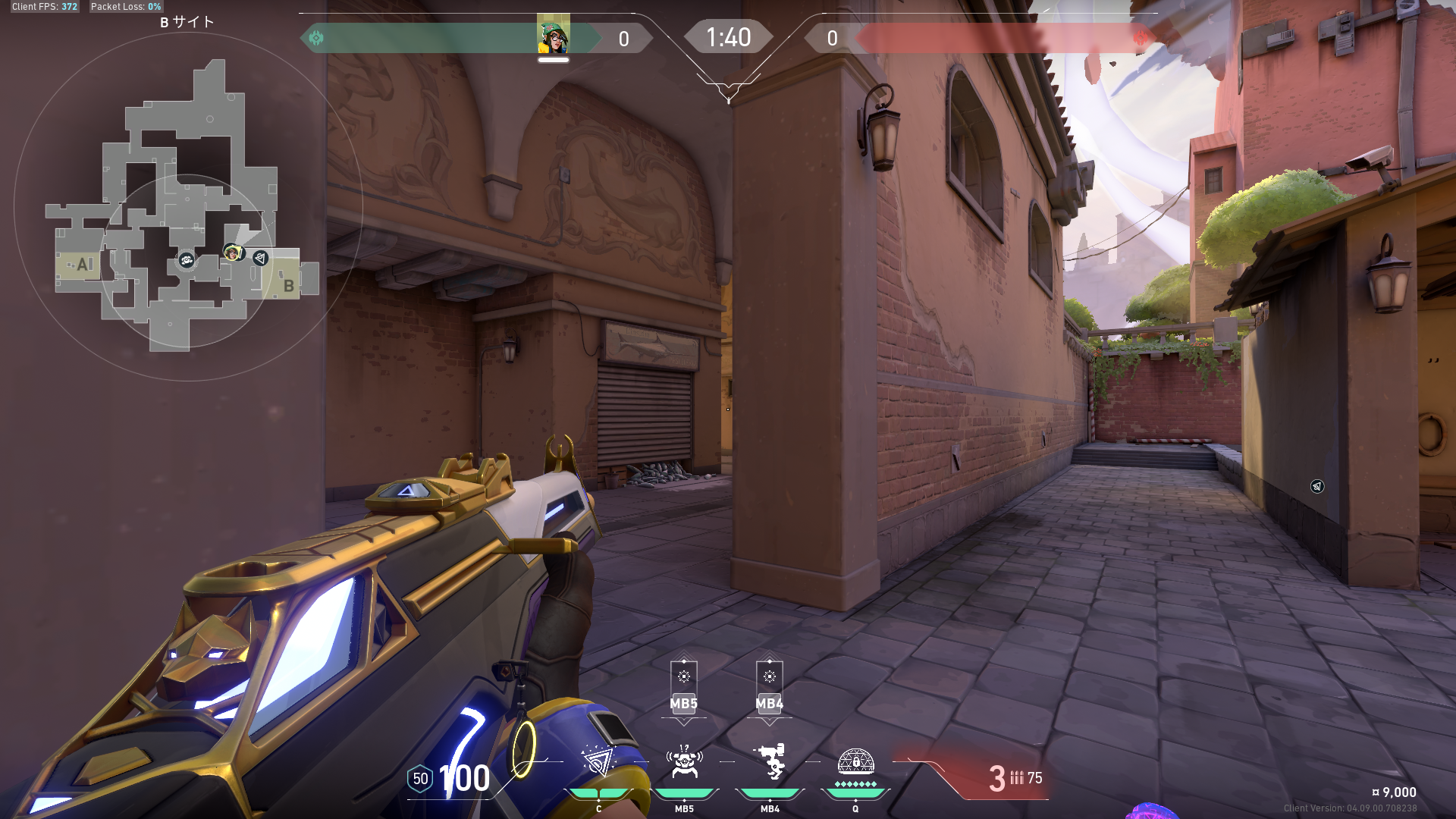The image size is (1456, 819).
Task: Click the deployed Alarmbot indicator above MB5
Action: coord(684,676)
